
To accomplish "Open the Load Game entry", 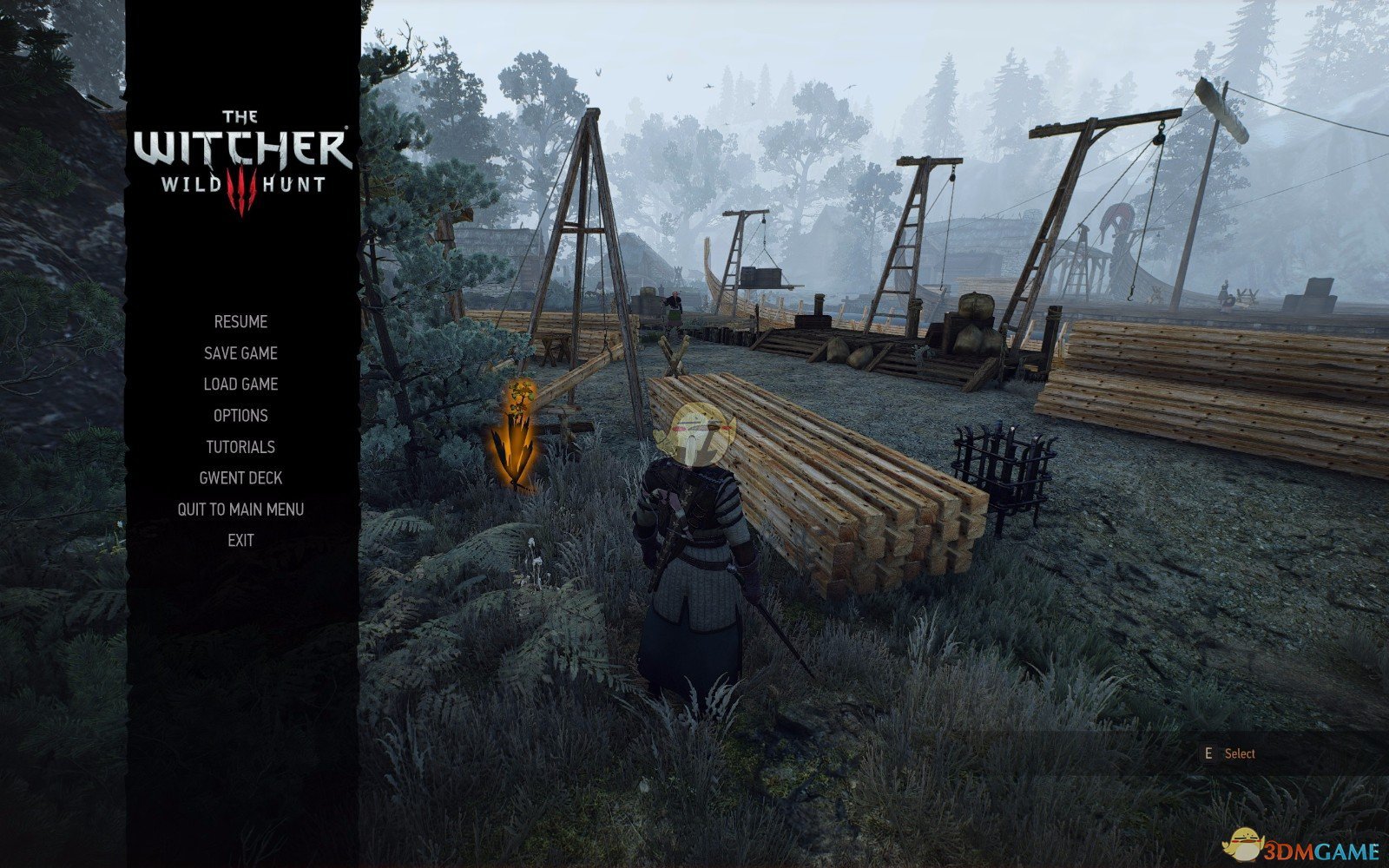I will point(240,384).
